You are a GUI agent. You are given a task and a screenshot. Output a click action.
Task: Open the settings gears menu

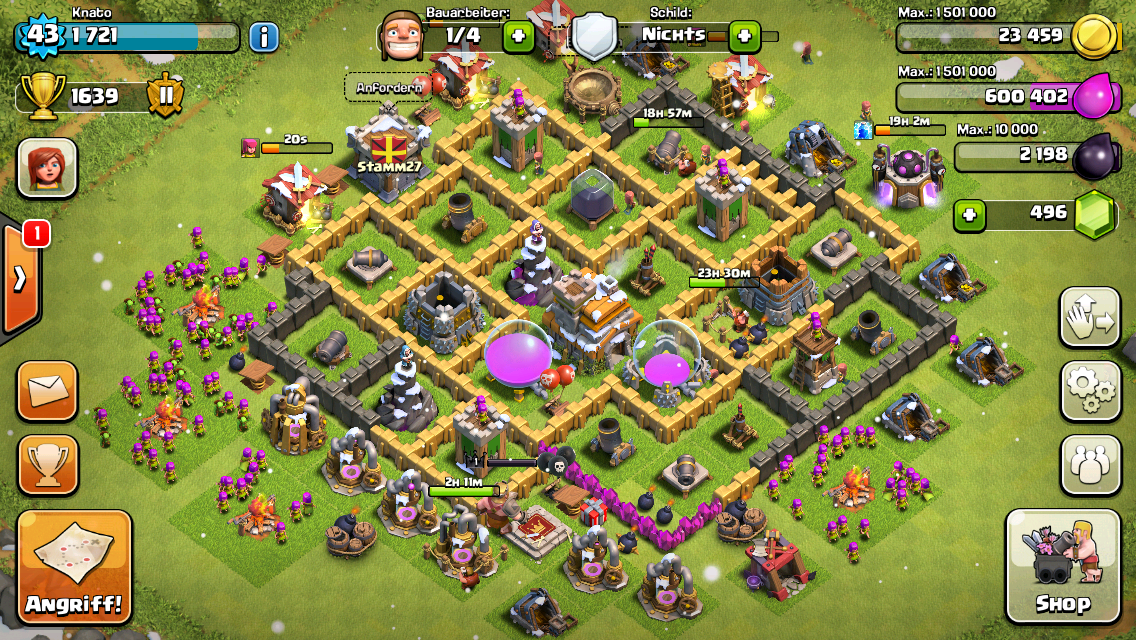click(x=1090, y=391)
